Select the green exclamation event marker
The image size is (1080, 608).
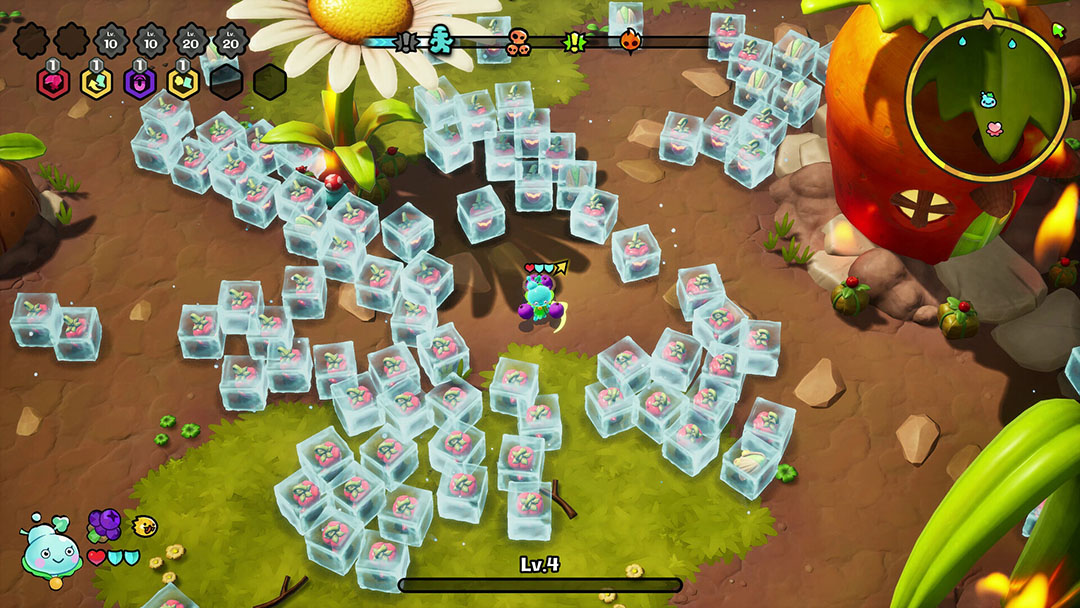pyautogui.click(x=575, y=42)
